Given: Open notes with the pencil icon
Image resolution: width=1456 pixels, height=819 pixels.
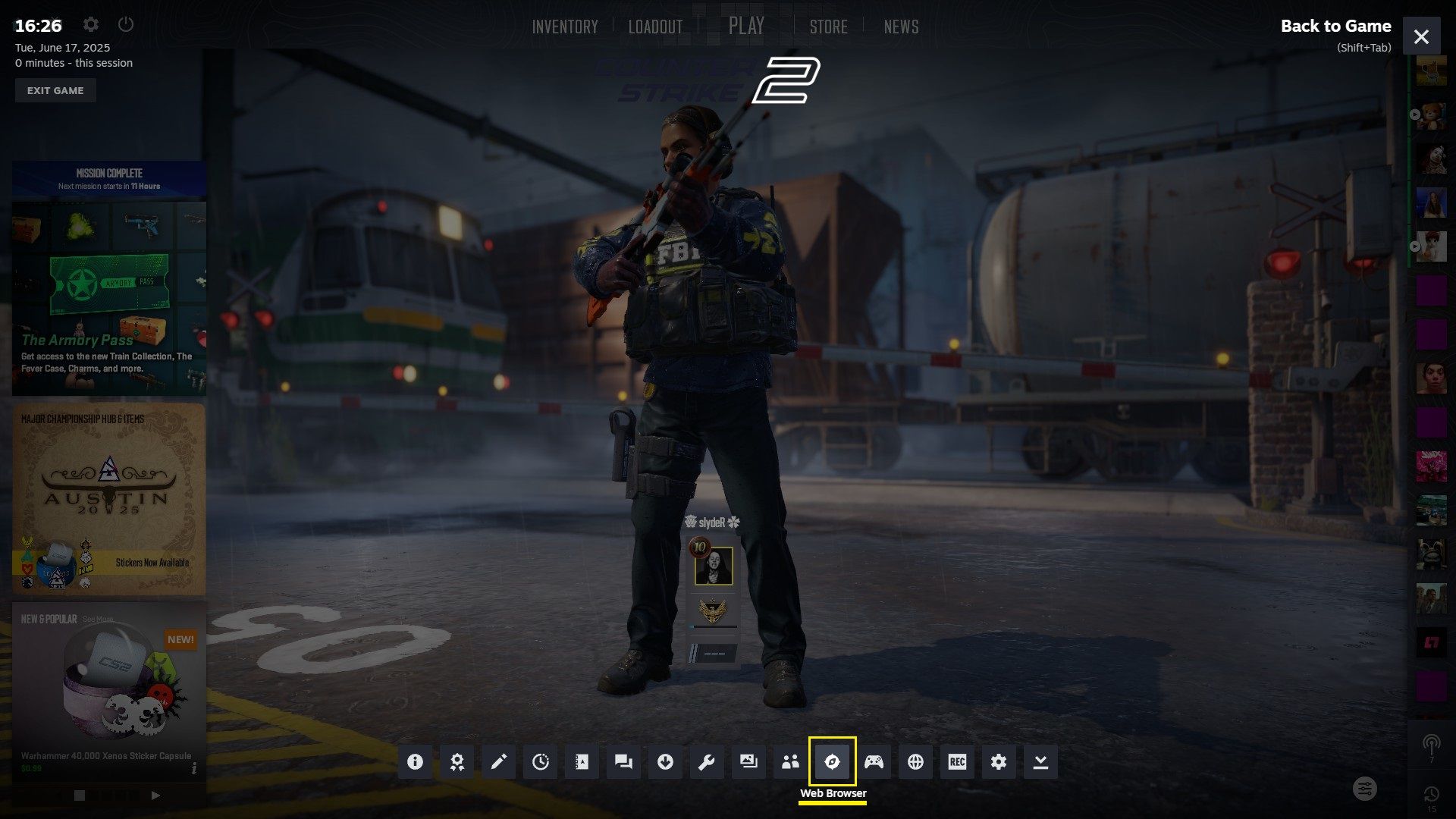Looking at the screenshot, I should click(498, 761).
